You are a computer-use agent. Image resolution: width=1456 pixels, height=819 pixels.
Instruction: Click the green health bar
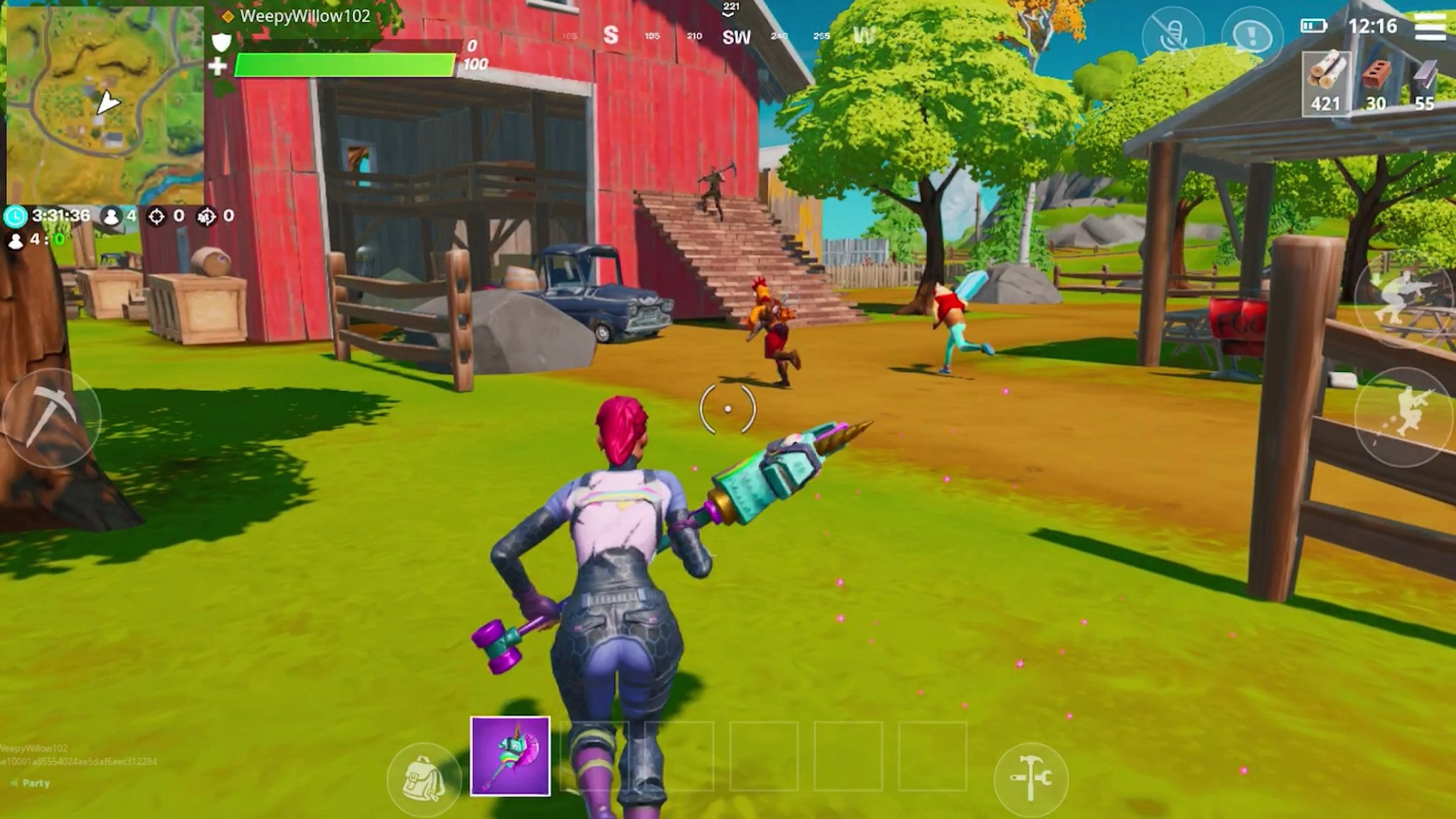coord(344,63)
